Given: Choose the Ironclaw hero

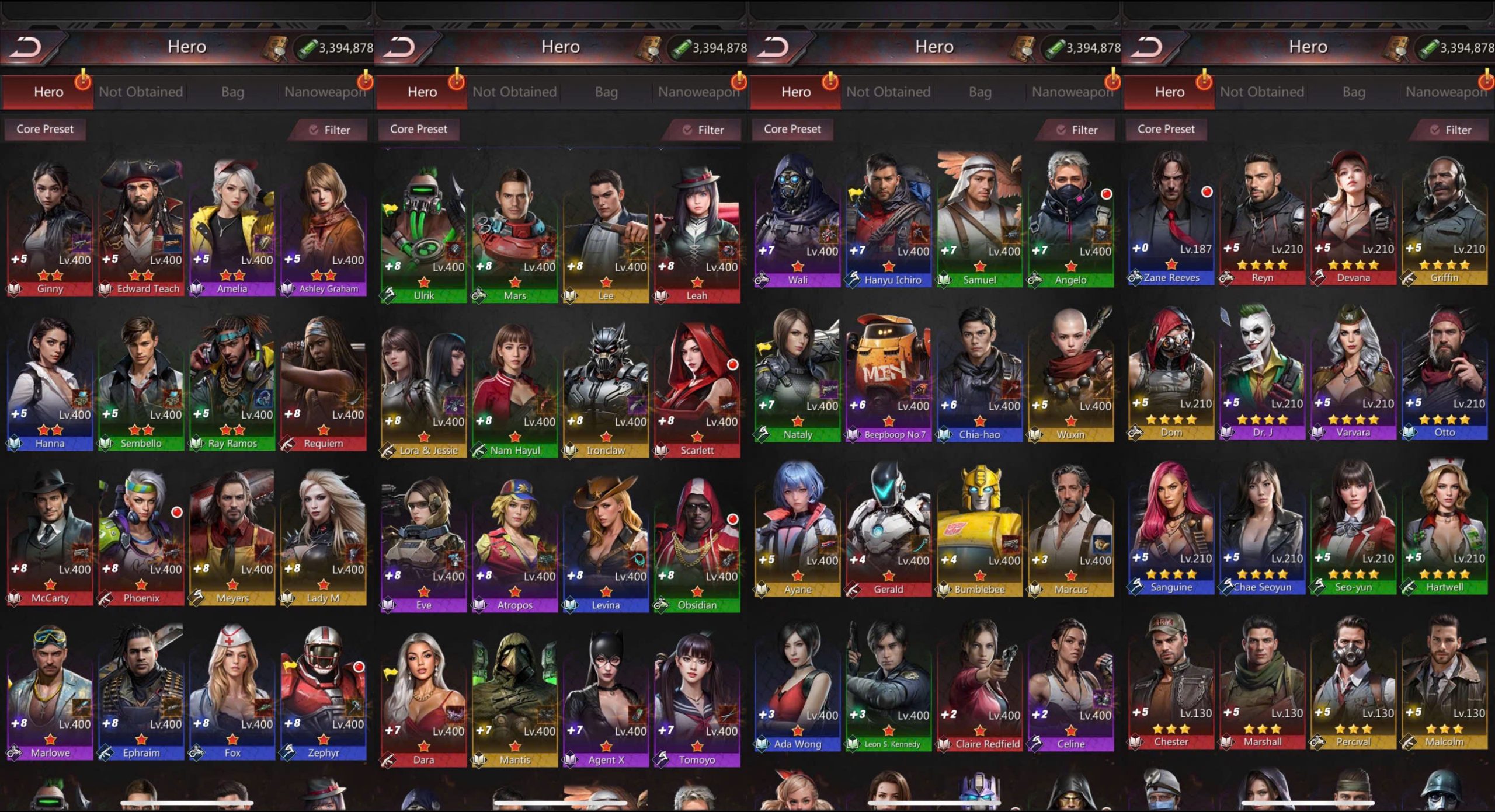Looking at the screenshot, I should point(606,389).
